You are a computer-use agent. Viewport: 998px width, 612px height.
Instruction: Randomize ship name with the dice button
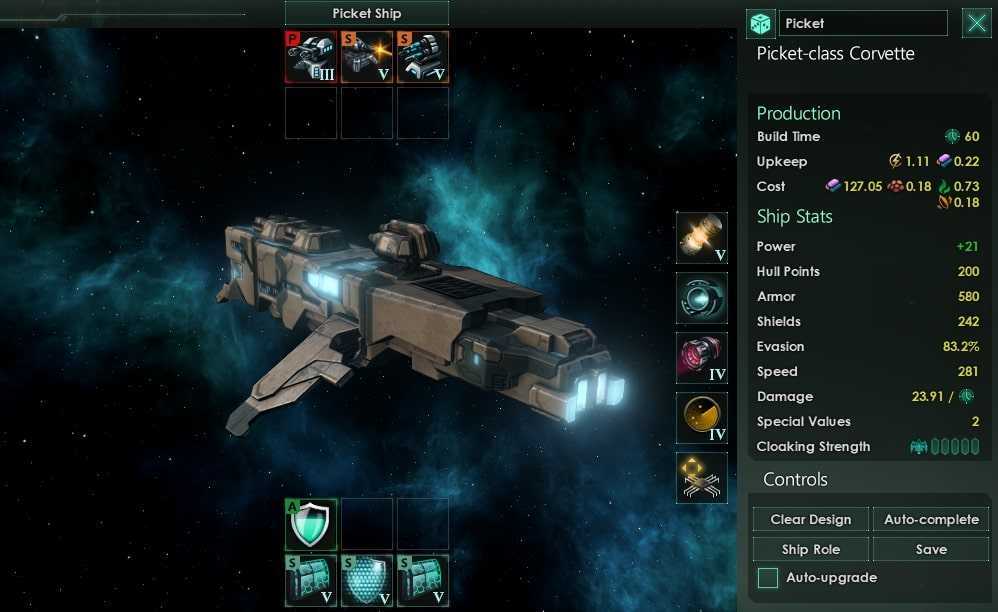tap(761, 24)
